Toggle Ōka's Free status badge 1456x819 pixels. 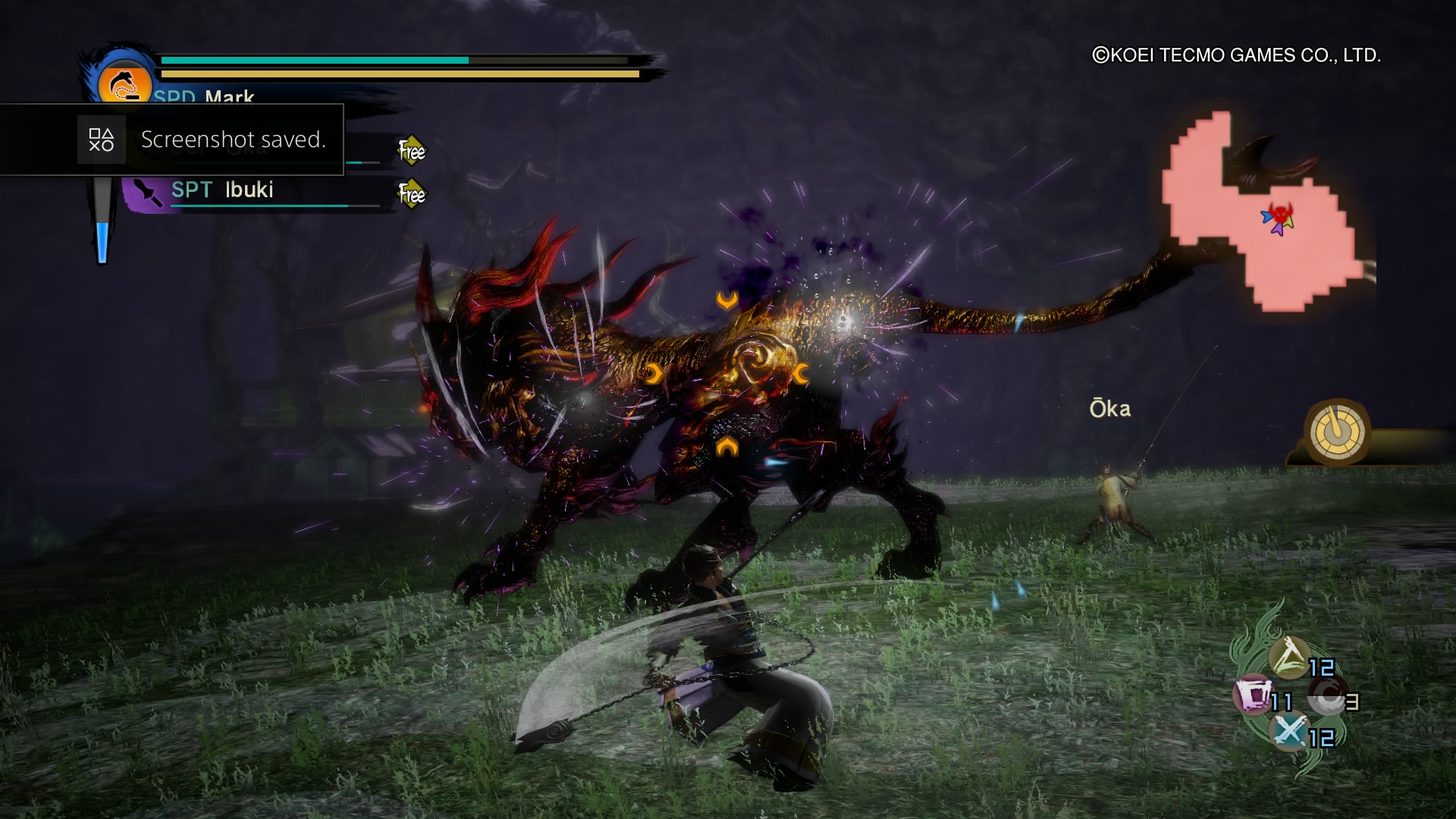(412, 150)
